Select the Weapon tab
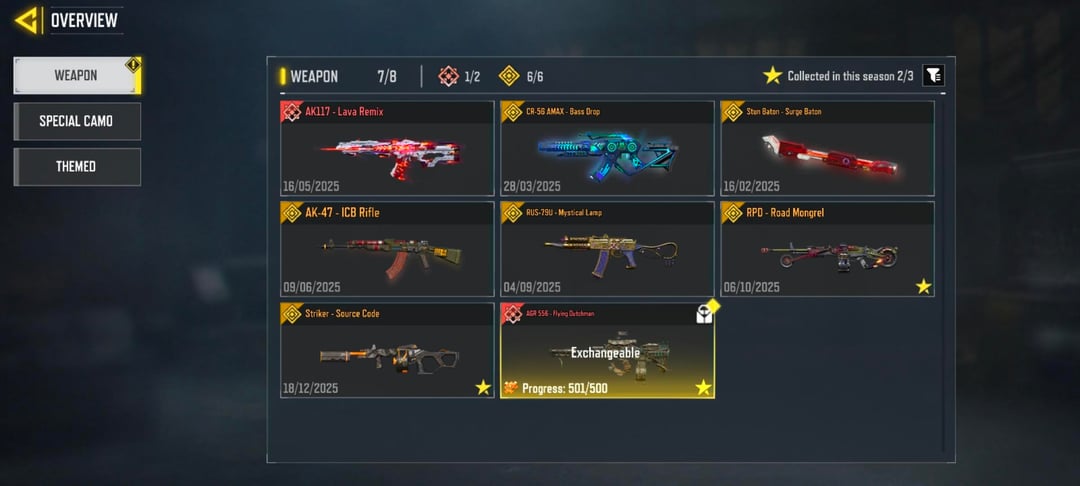The width and height of the screenshot is (1080, 486). click(x=76, y=76)
